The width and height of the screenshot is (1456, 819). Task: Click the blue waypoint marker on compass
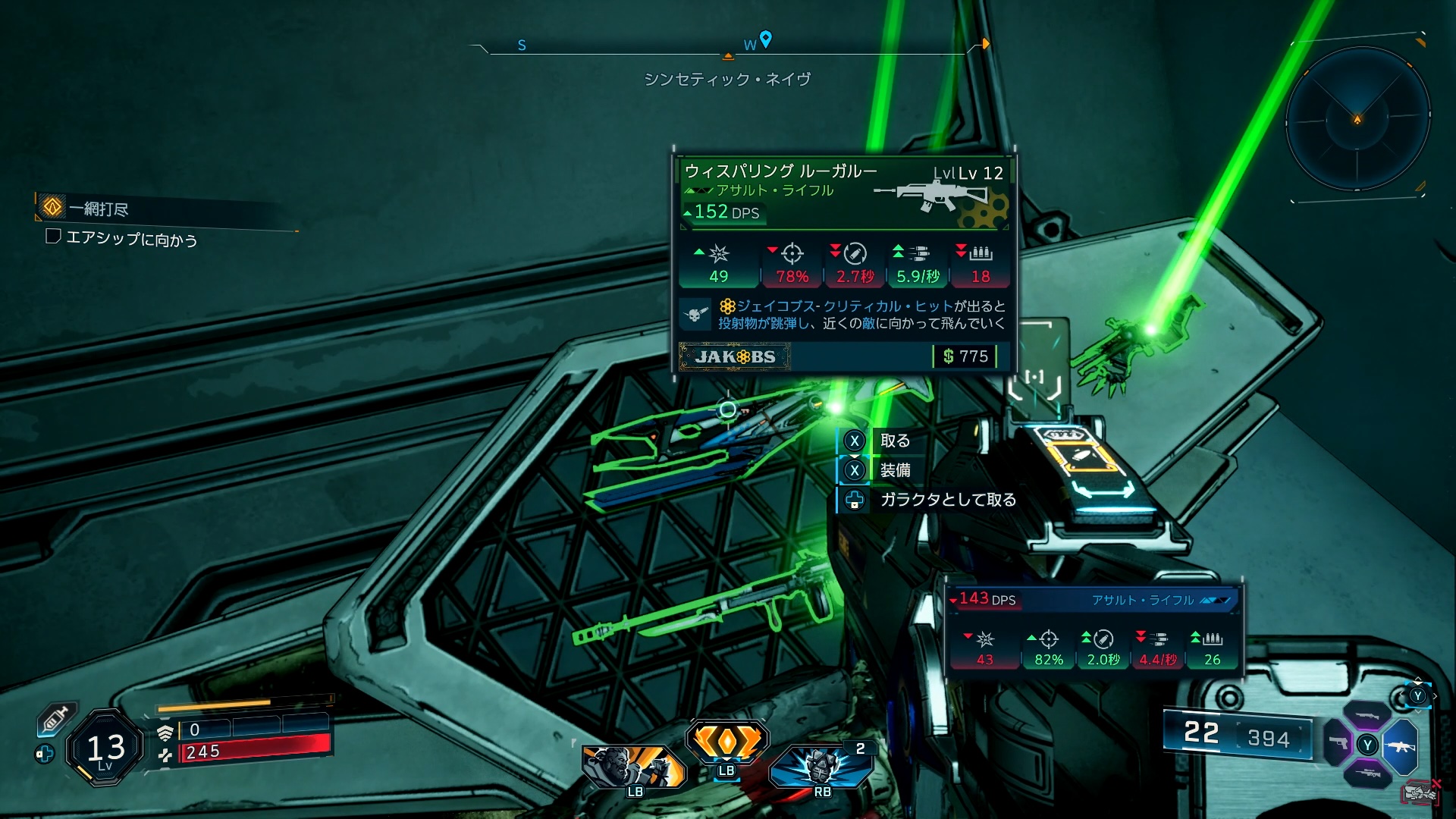pyautogui.click(x=766, y=39)
